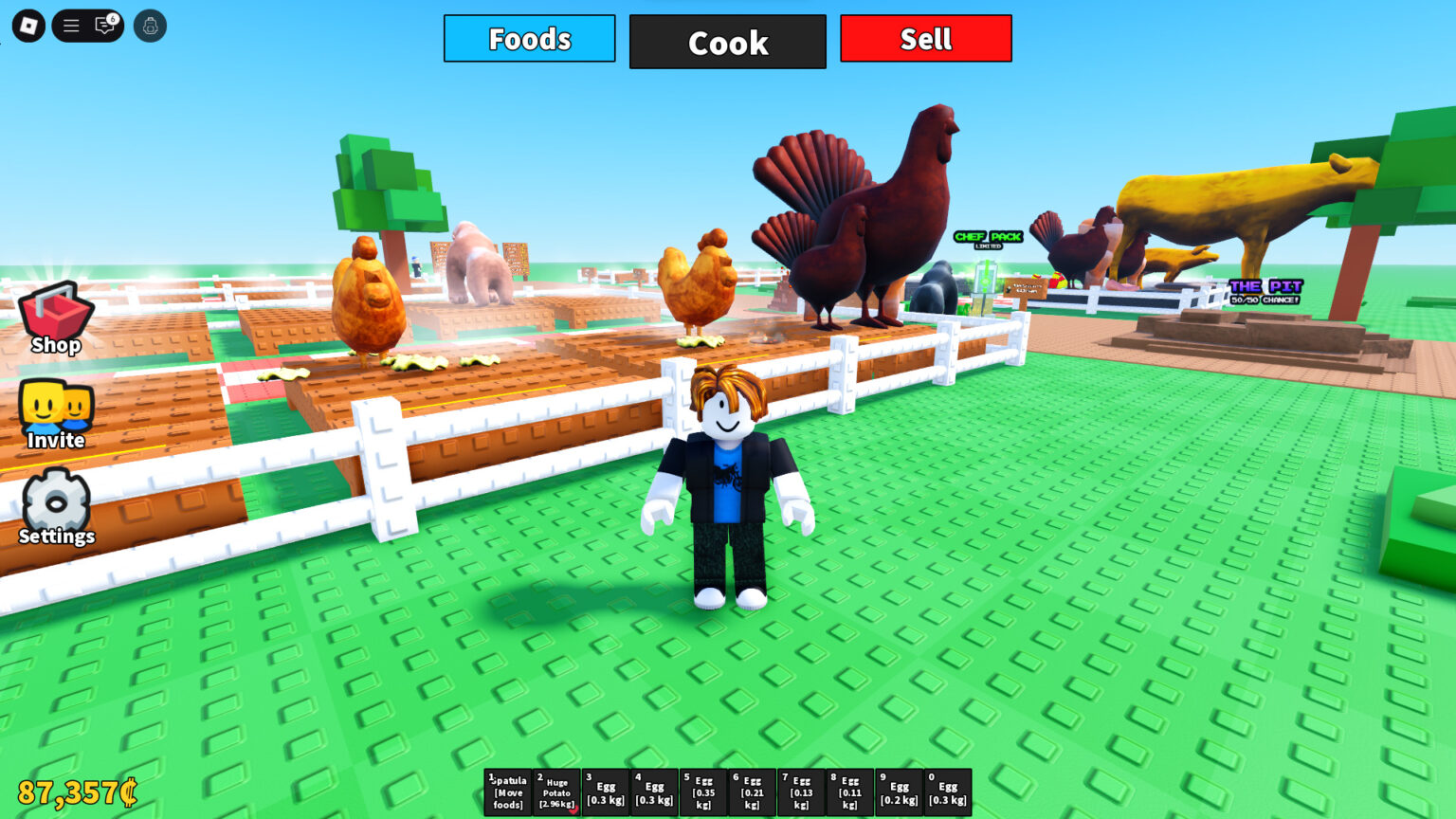Switch to the Cook tab
The width and height of the screenshot is (1456, 819).
(728, 42)
